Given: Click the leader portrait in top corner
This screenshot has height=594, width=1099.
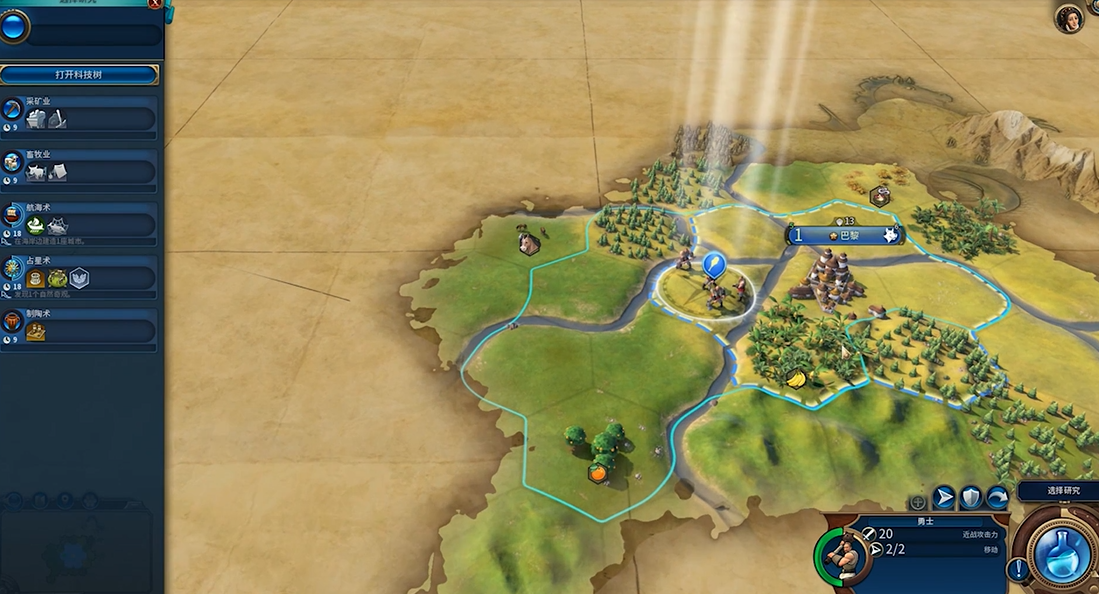Looking at the screenshot, I should coord(1070,18).
